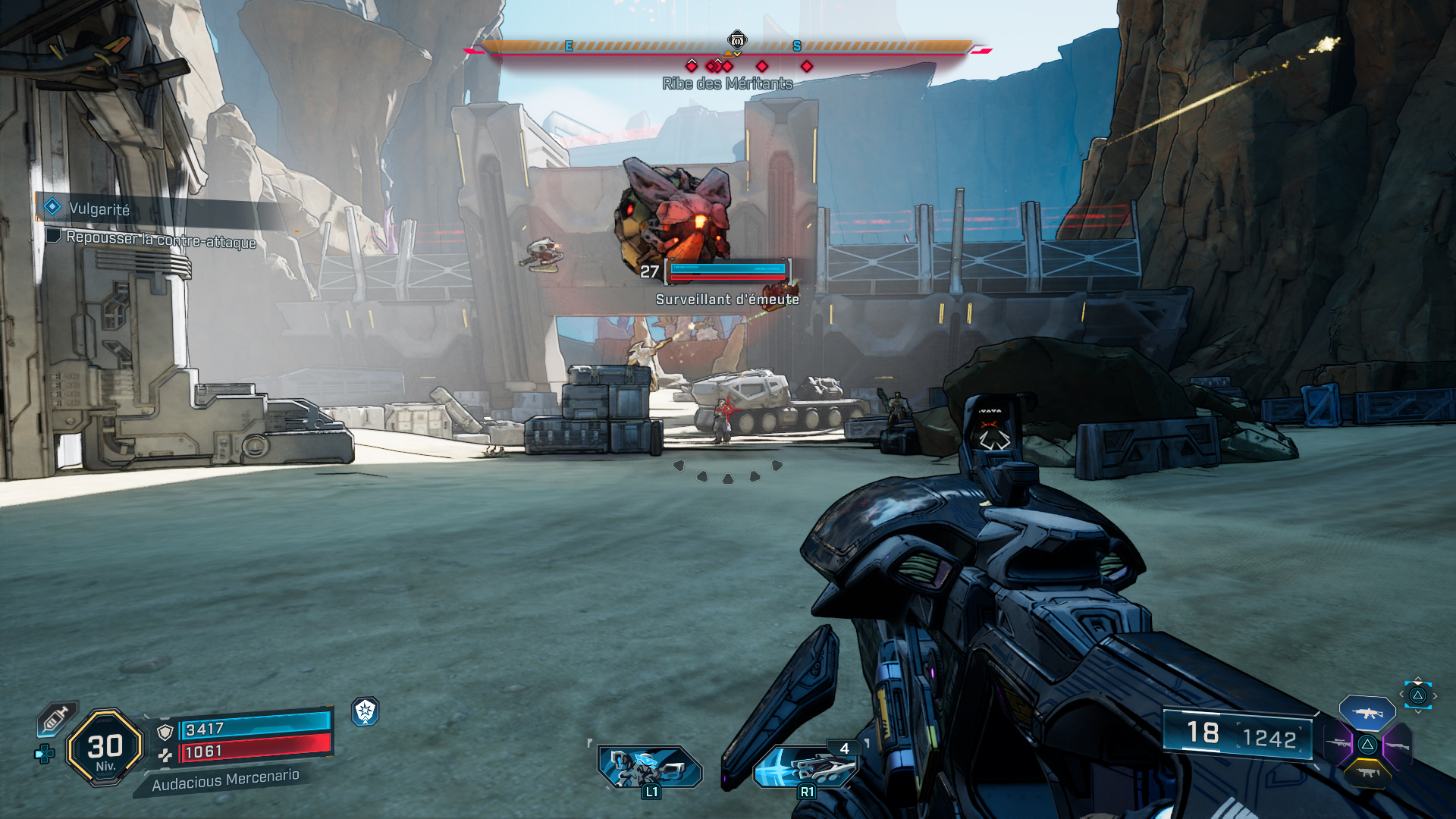Select the 'Vulgarité' mission header
This screenshot has height=819, width=1456.
(x=99, y=210)
